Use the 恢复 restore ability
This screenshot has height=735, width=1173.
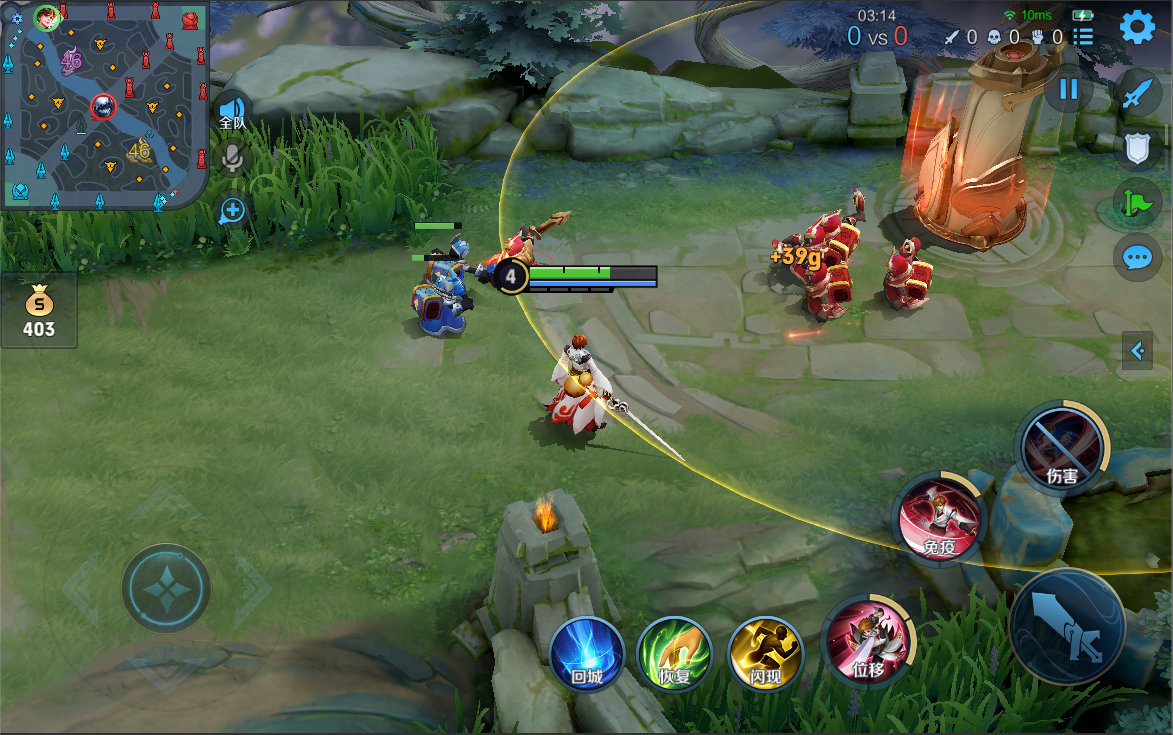pos(674,654)
